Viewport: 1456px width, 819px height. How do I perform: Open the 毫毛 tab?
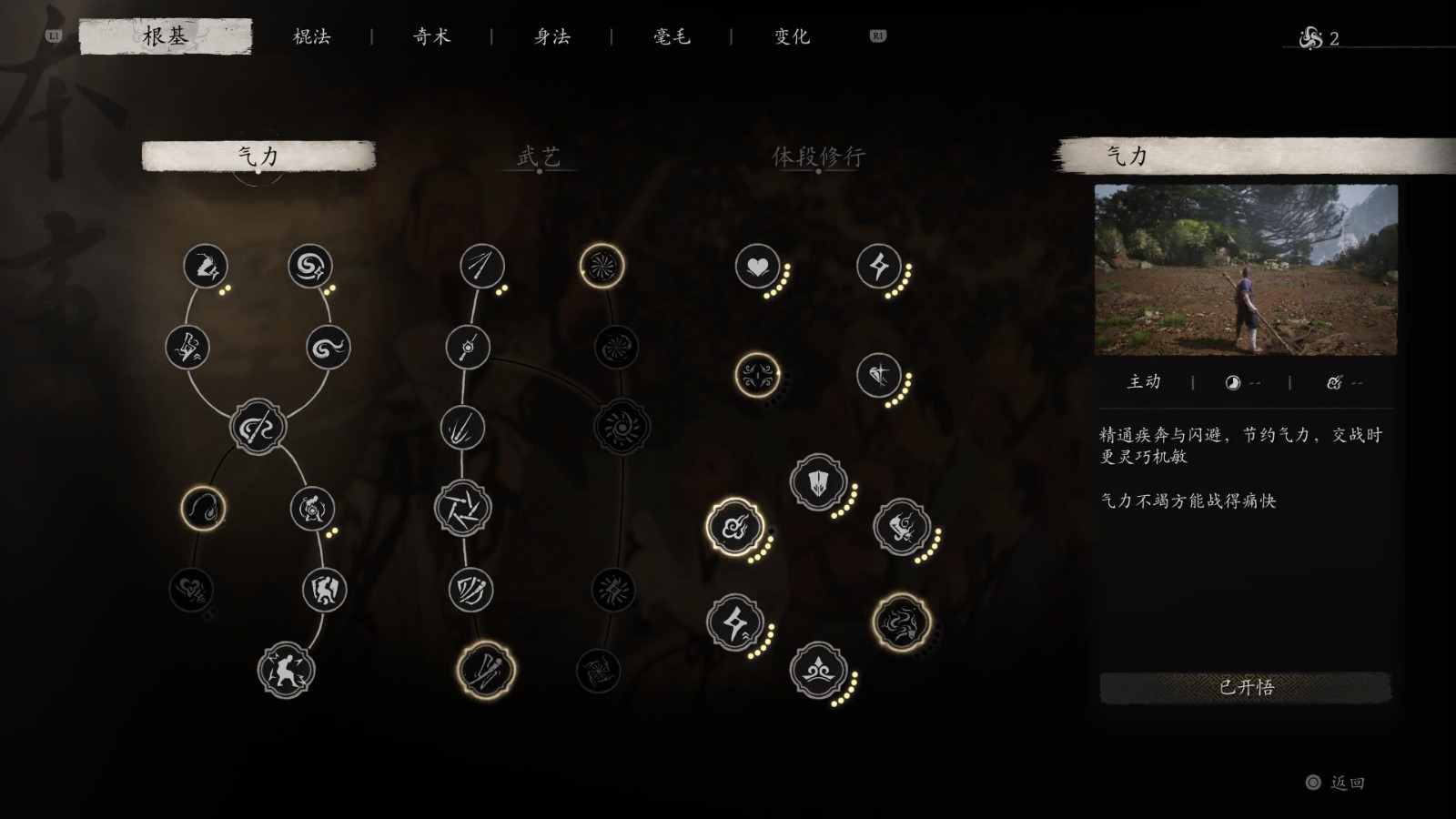672,36
